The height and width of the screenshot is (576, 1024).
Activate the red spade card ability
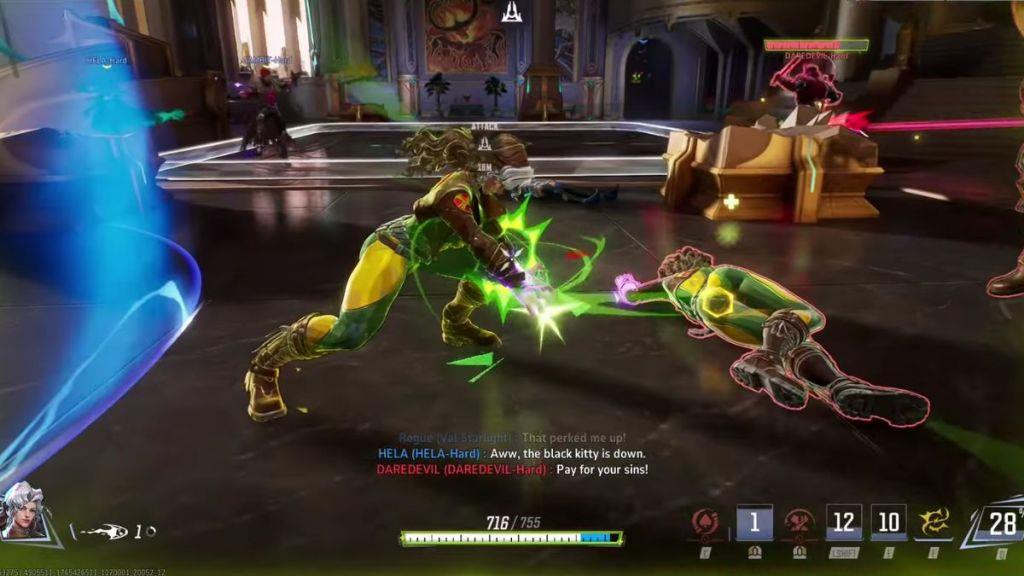pyautogui.click(x=706, y=522)
